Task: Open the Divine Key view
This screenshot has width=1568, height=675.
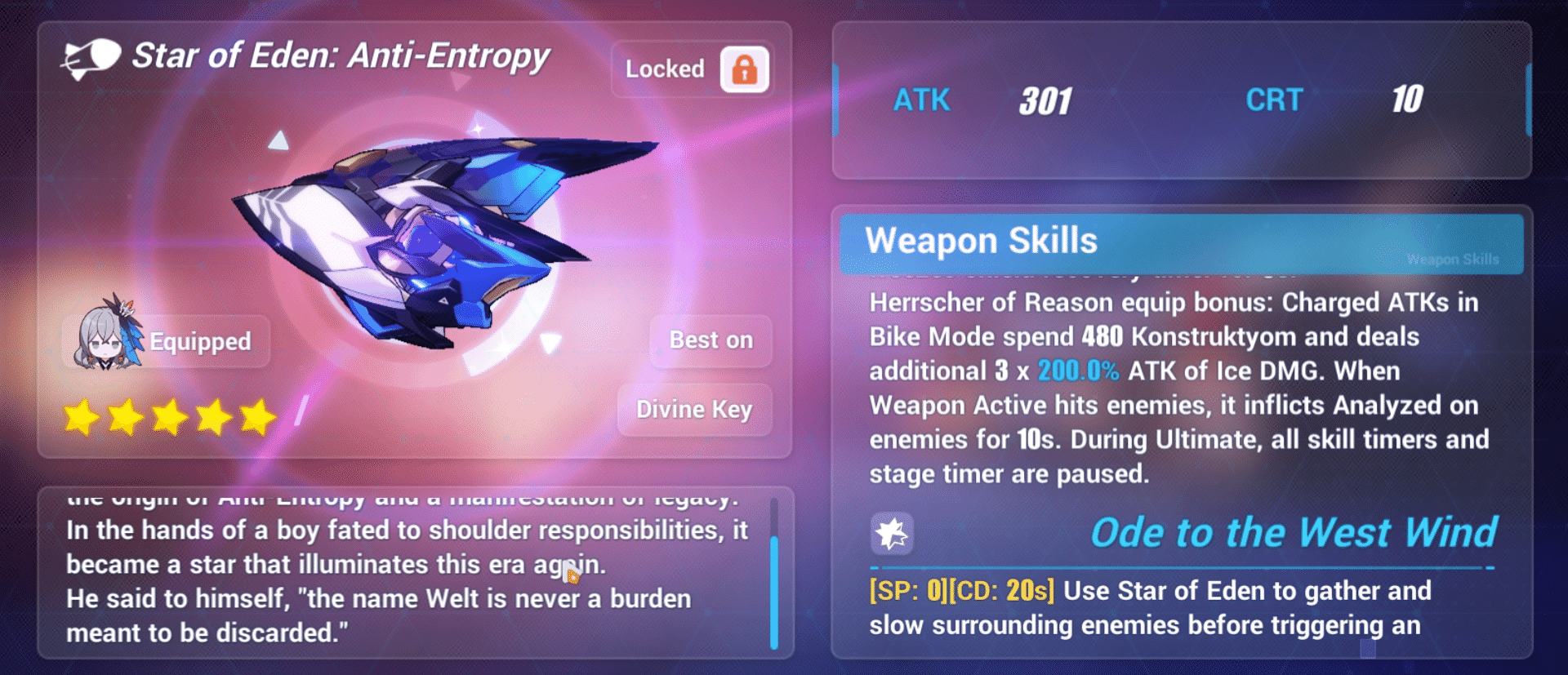Action: click(x=695, y=410)
